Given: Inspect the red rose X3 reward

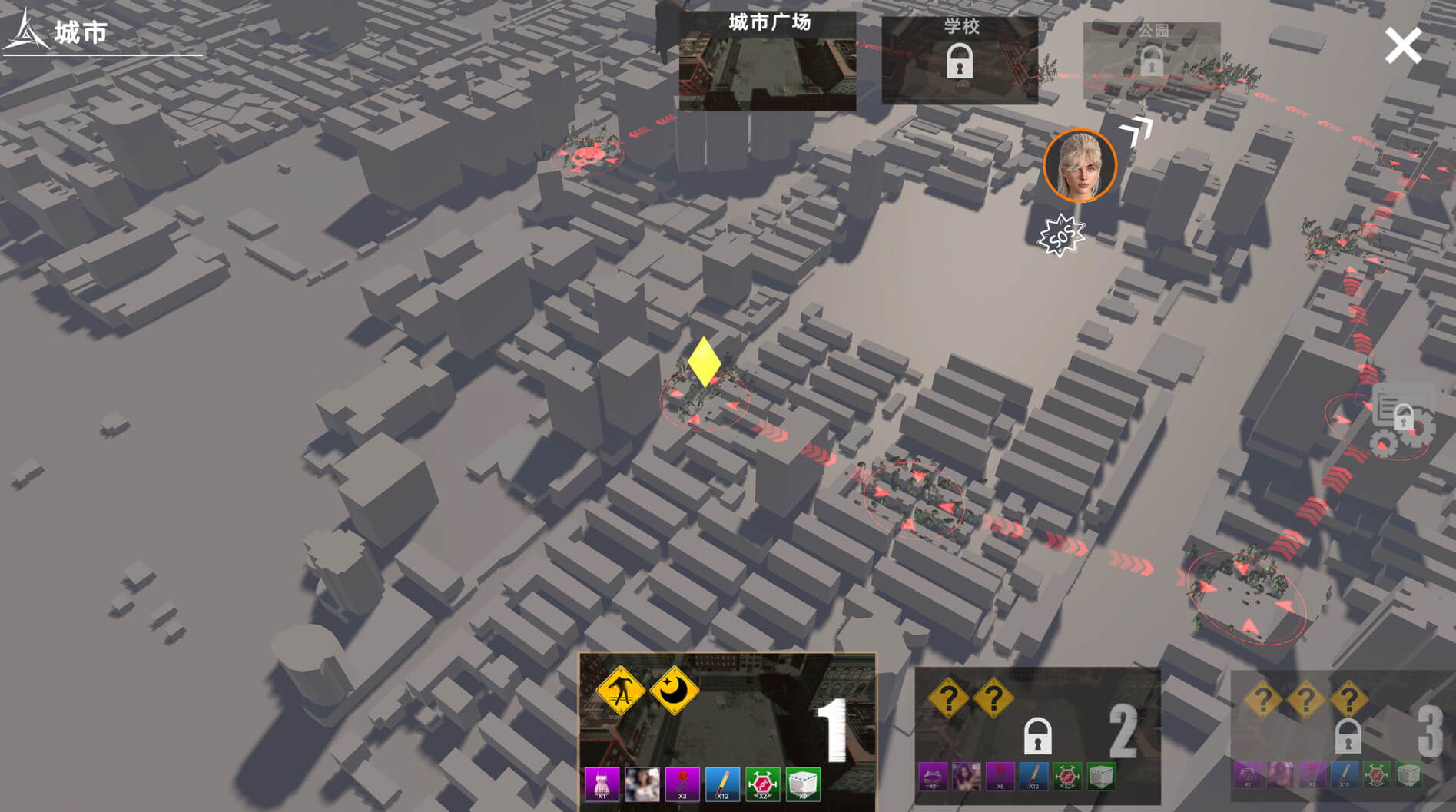Looking at the screenshot, I should point(682,784).
